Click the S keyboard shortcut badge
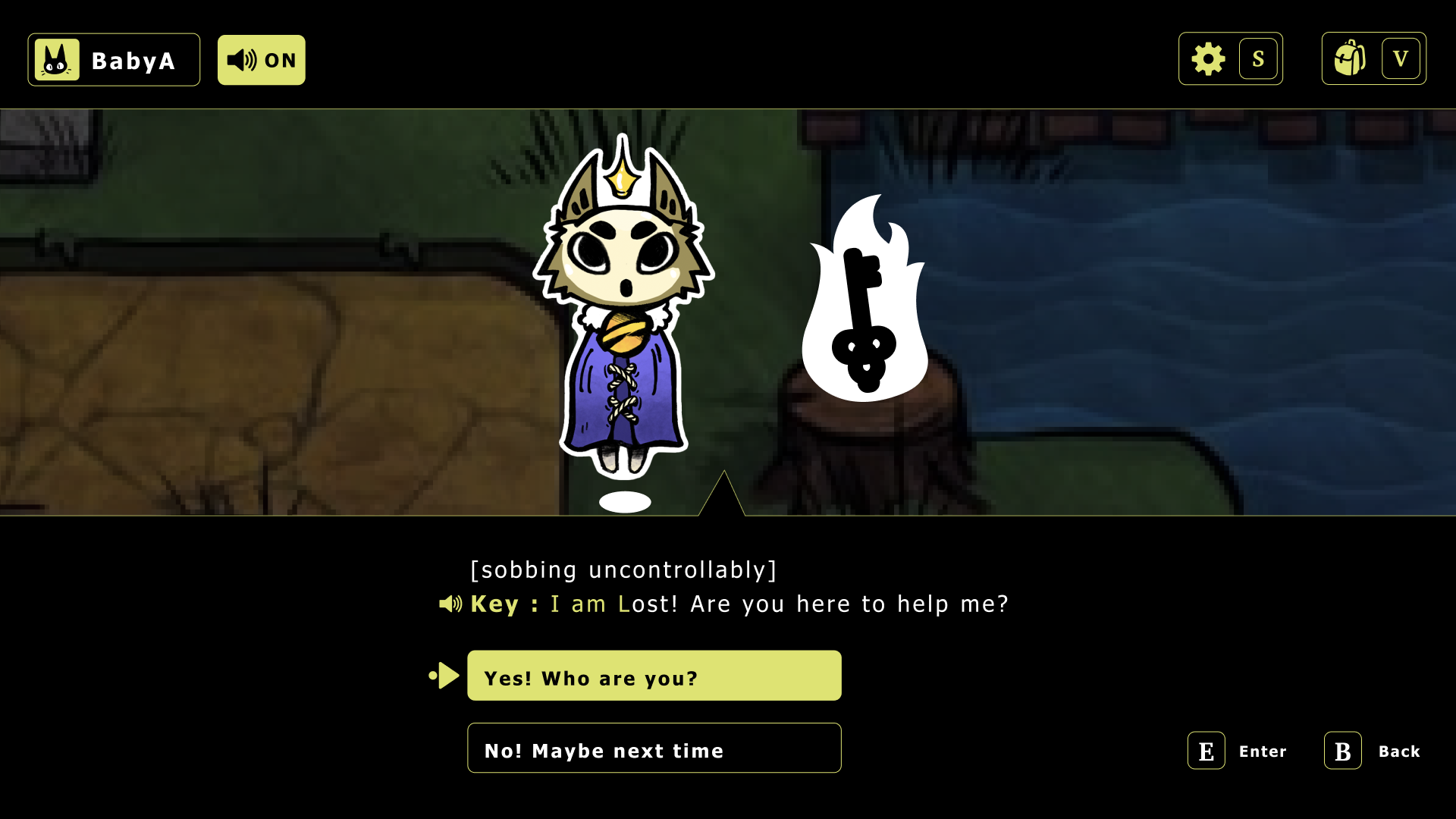1456x819 pixels. tap(1259, 58)
